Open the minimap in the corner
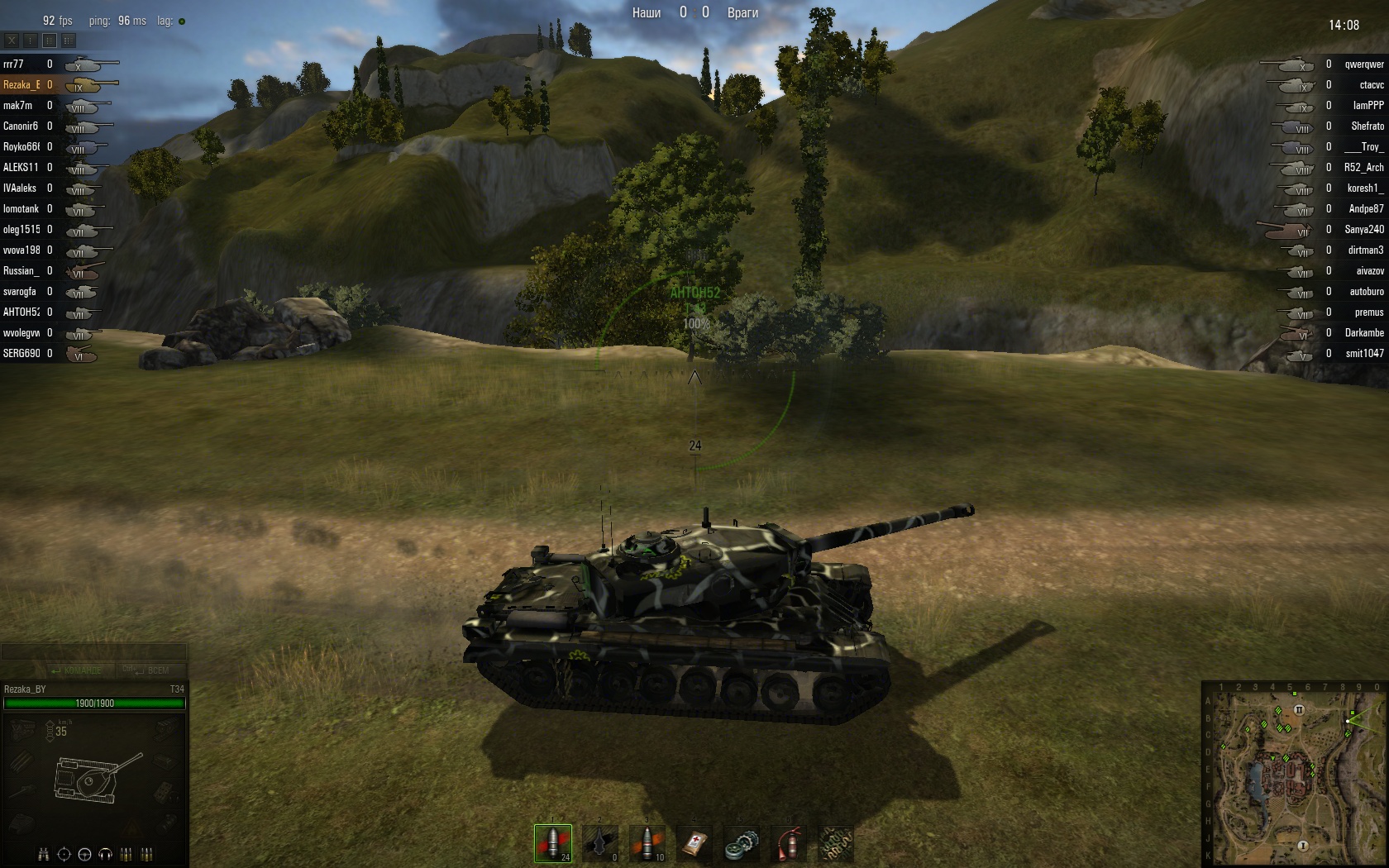The image size is (1389, 868). click(1293, 774)
